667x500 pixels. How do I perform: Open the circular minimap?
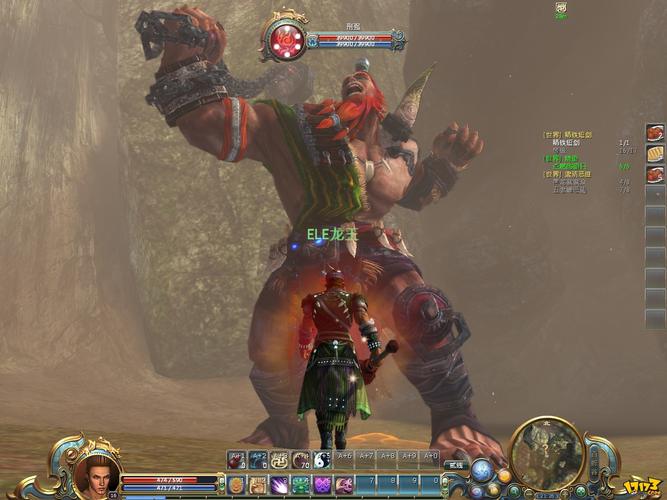546,453
